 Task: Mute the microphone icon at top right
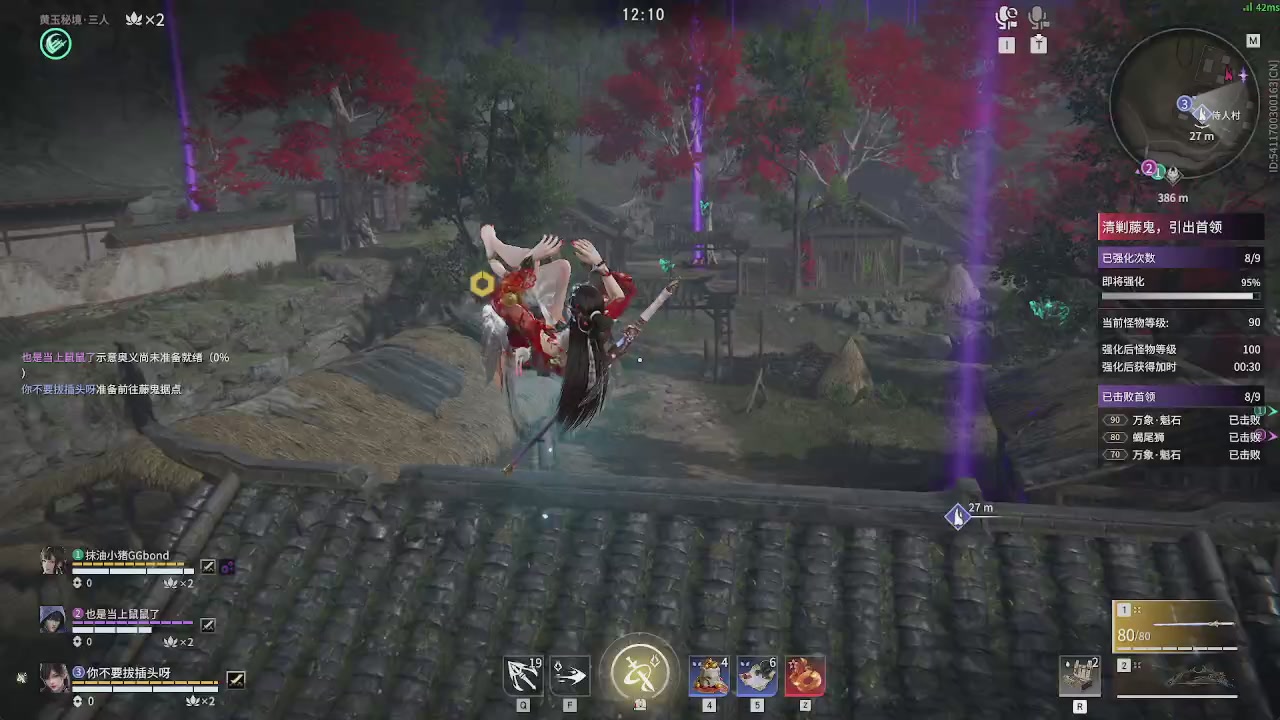1038,16
